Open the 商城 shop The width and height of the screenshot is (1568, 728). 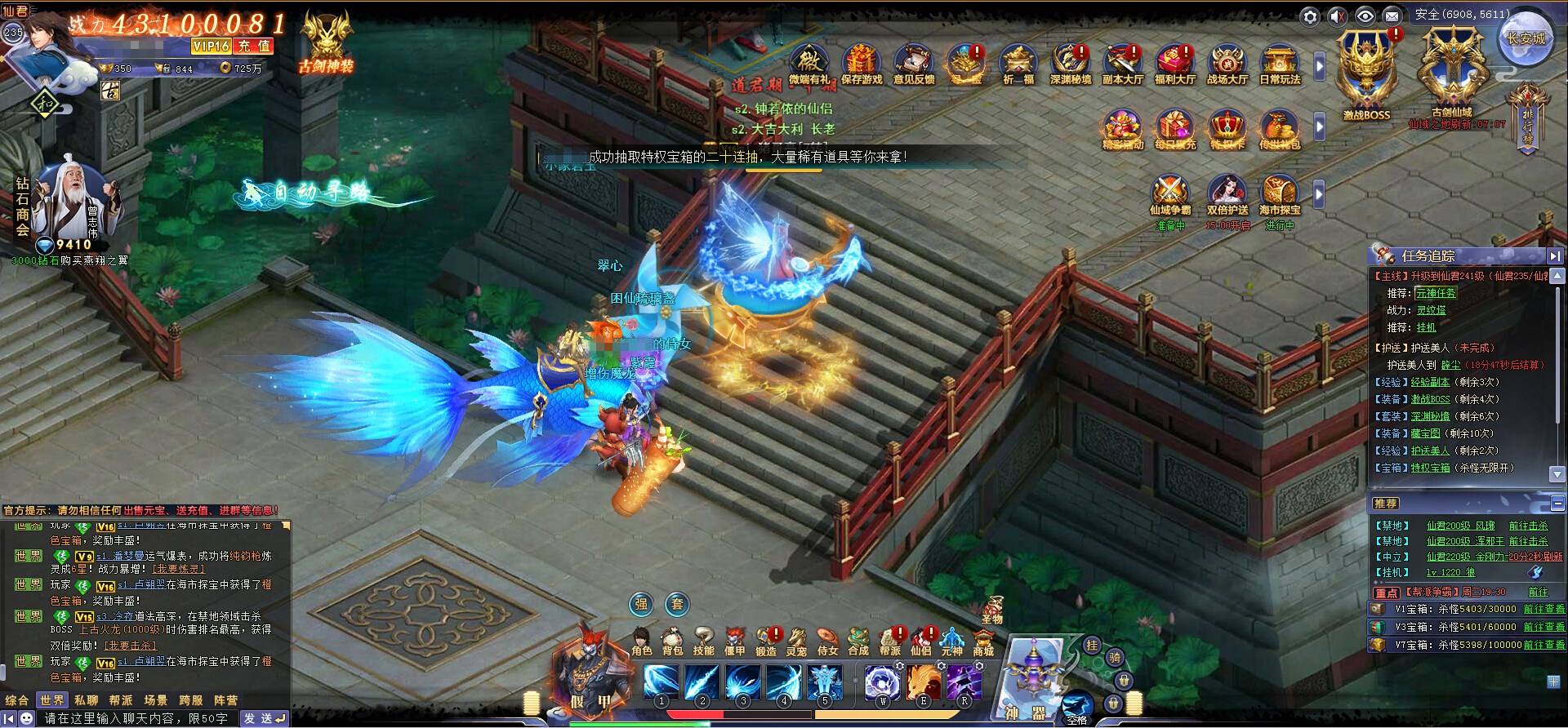point(983,641)
